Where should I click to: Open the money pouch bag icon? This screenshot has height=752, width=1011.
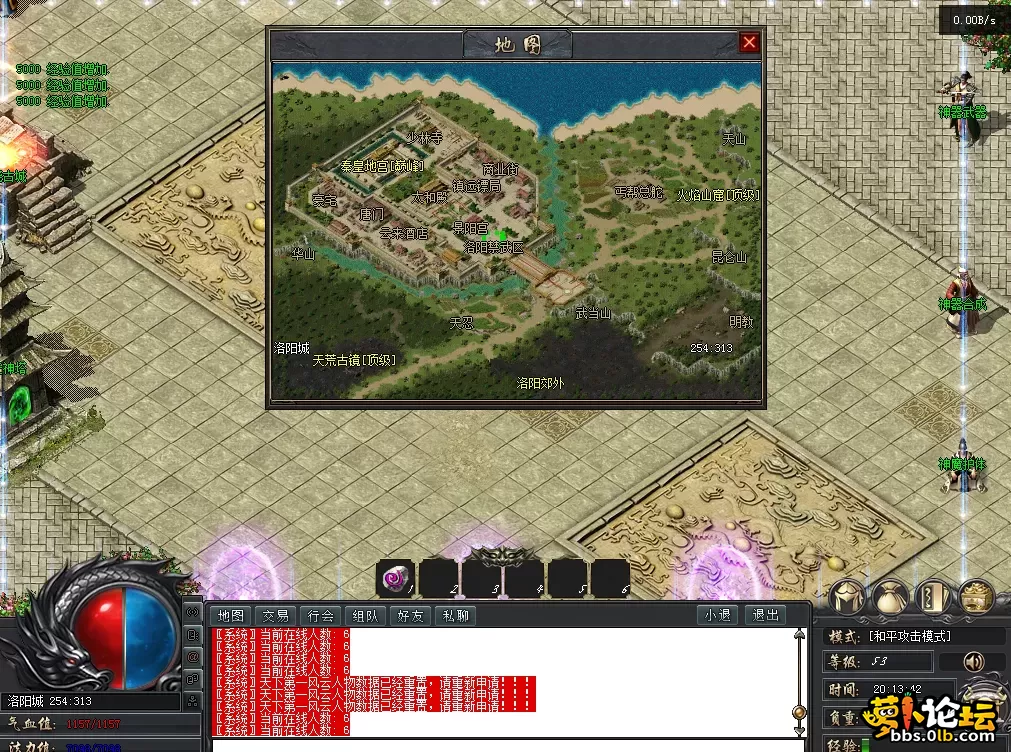click(x=889, y=597)
